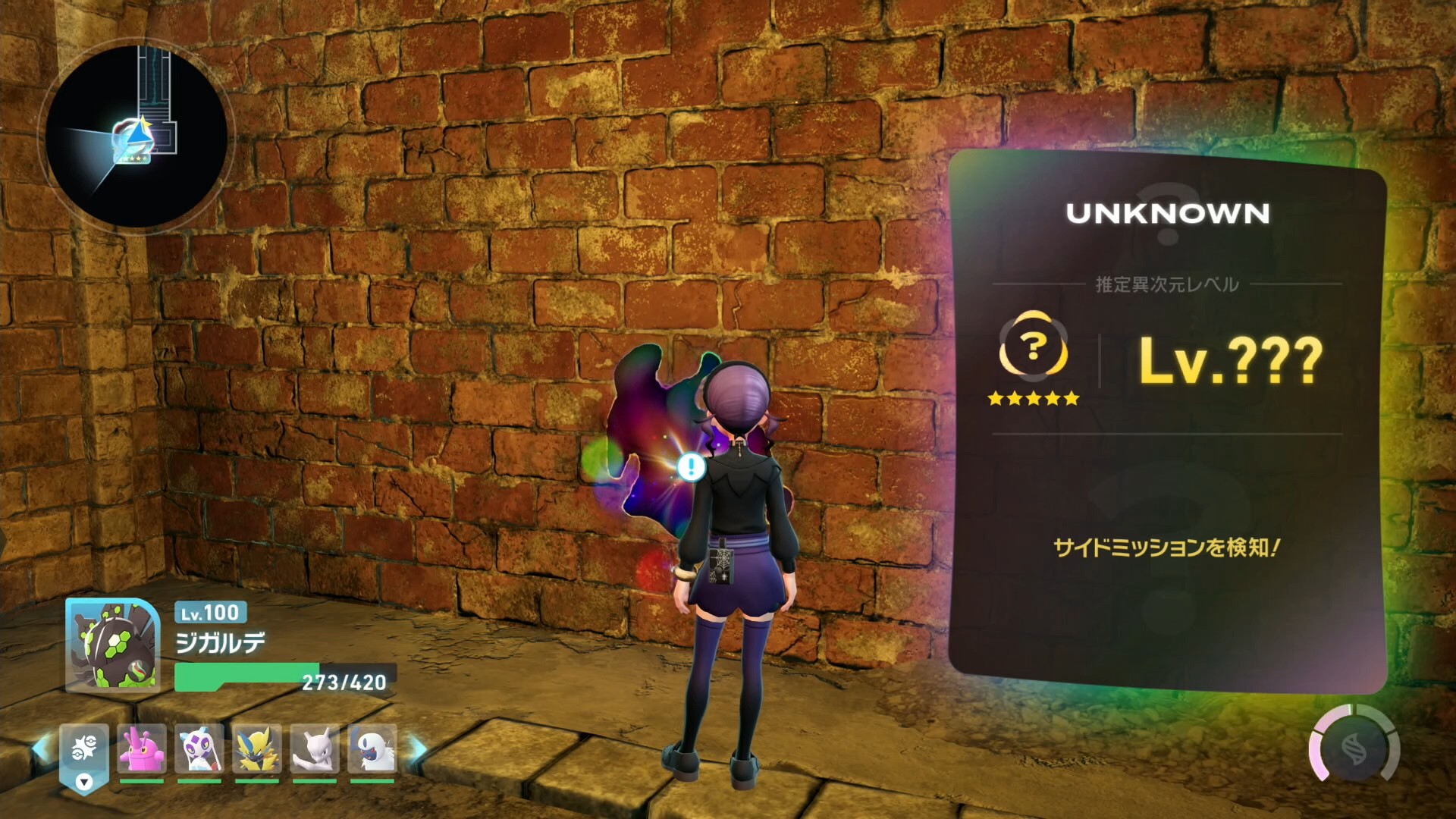This screenshot has width=1456, height=819.
Task: Click the UNKNOWN Lv.??? info panel
Action: [1168, 421]
